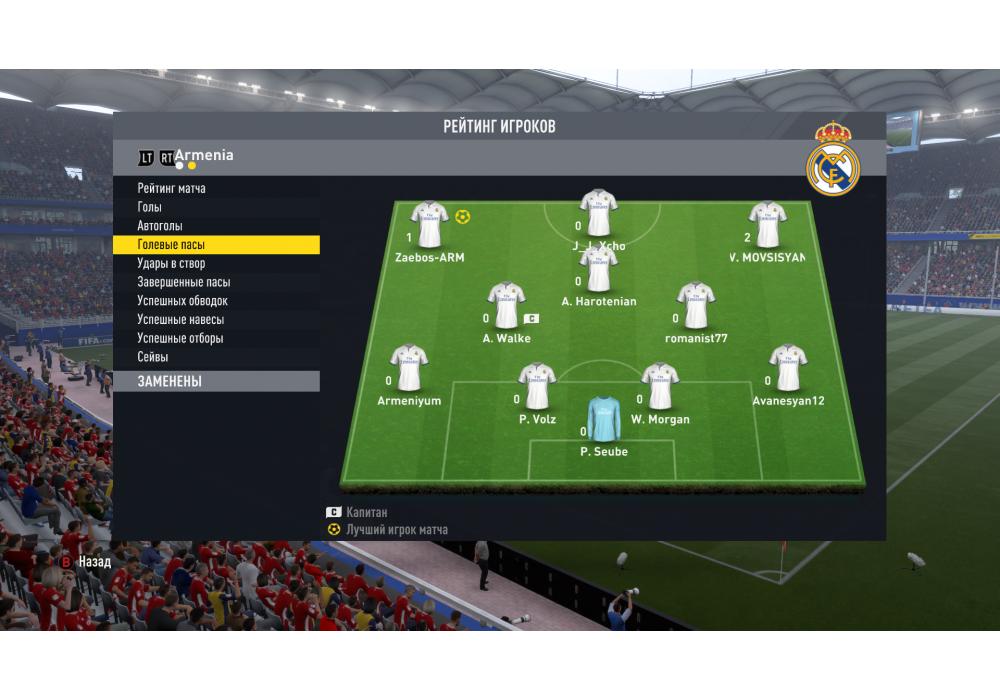
Task: Choose Zaebos-ARM's player shirt
Action: tap(430, 225)
